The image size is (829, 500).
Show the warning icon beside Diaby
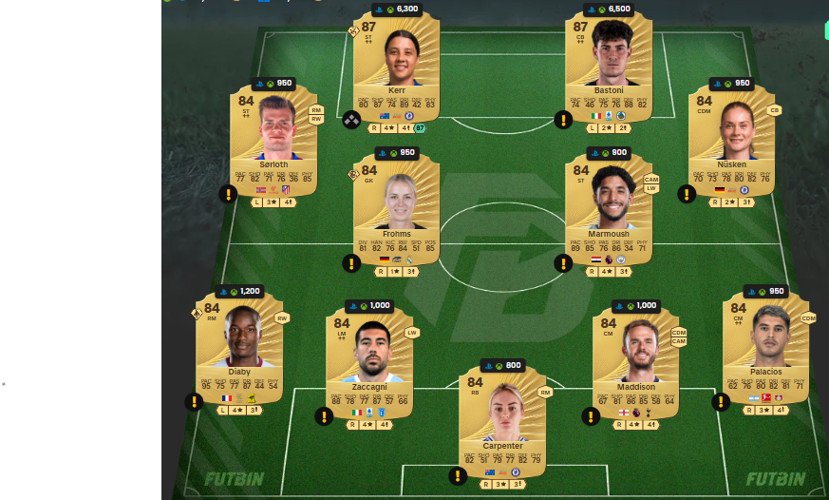(x=194, y=402)
